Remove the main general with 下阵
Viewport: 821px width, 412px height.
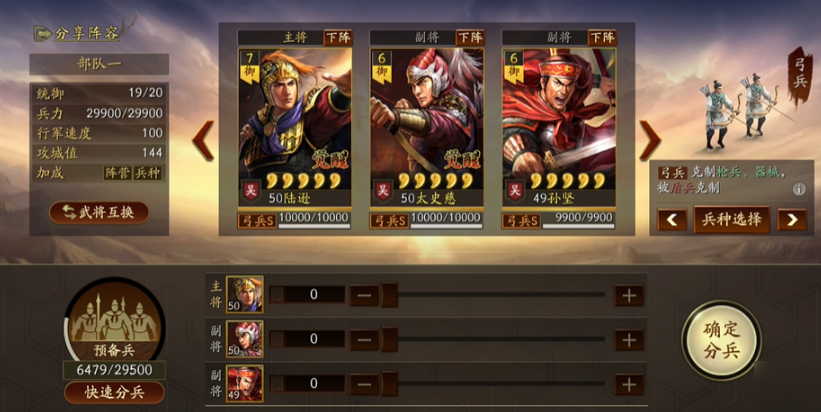coord(337,37)
